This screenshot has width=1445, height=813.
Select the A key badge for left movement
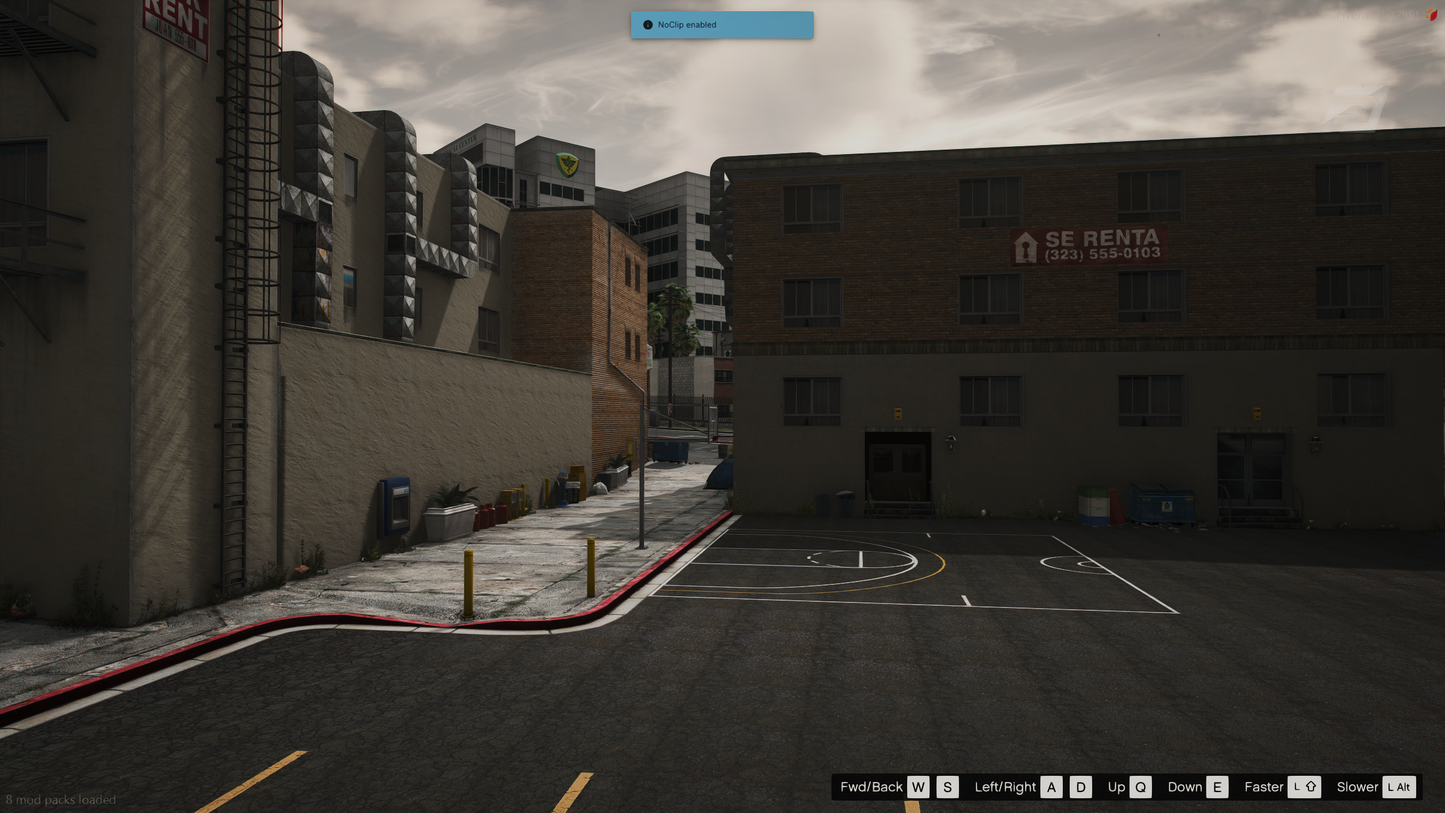pos(1051,787)
